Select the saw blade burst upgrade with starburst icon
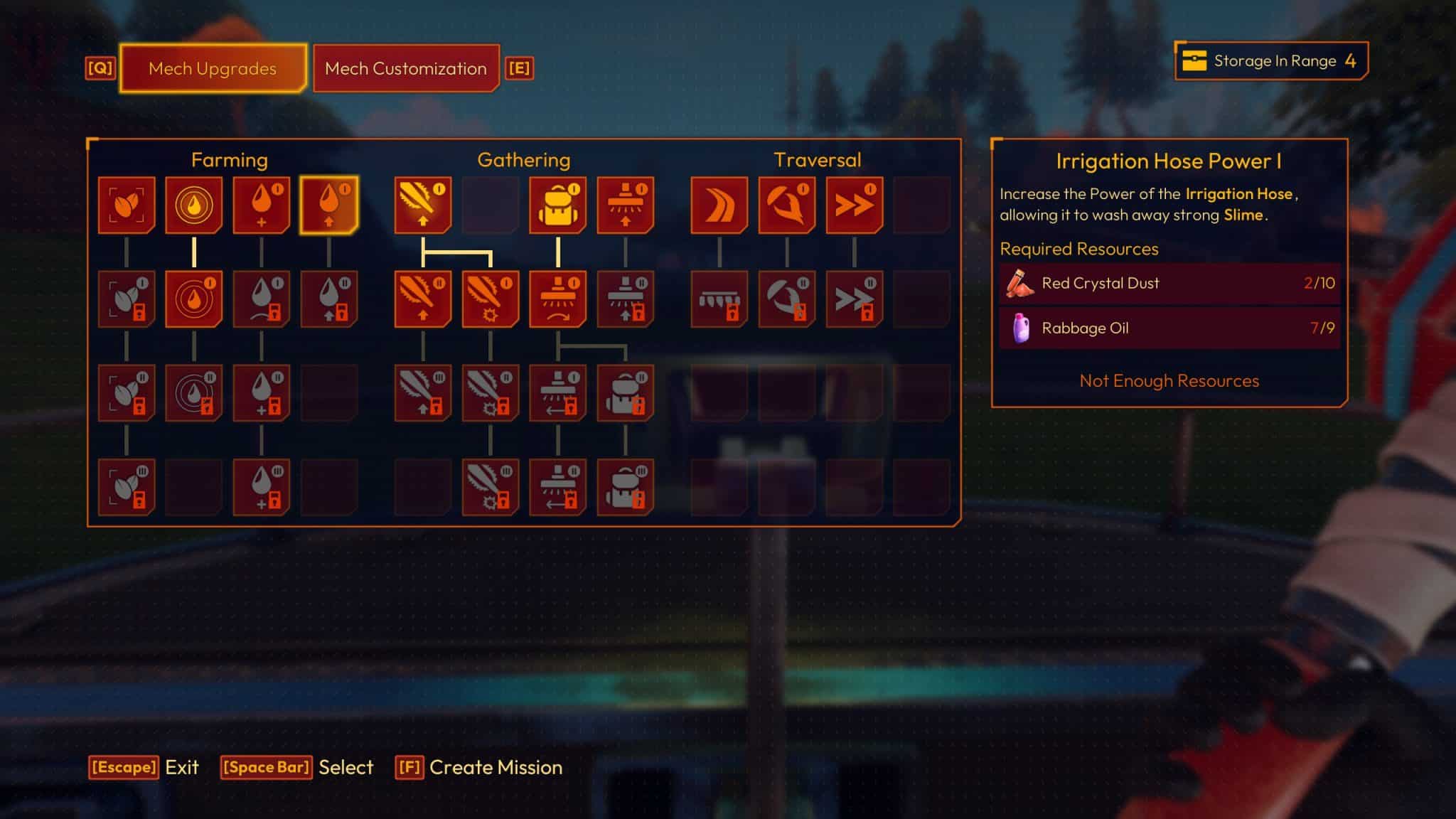Viewport: 1456px width, 819px height. (489, 299)
